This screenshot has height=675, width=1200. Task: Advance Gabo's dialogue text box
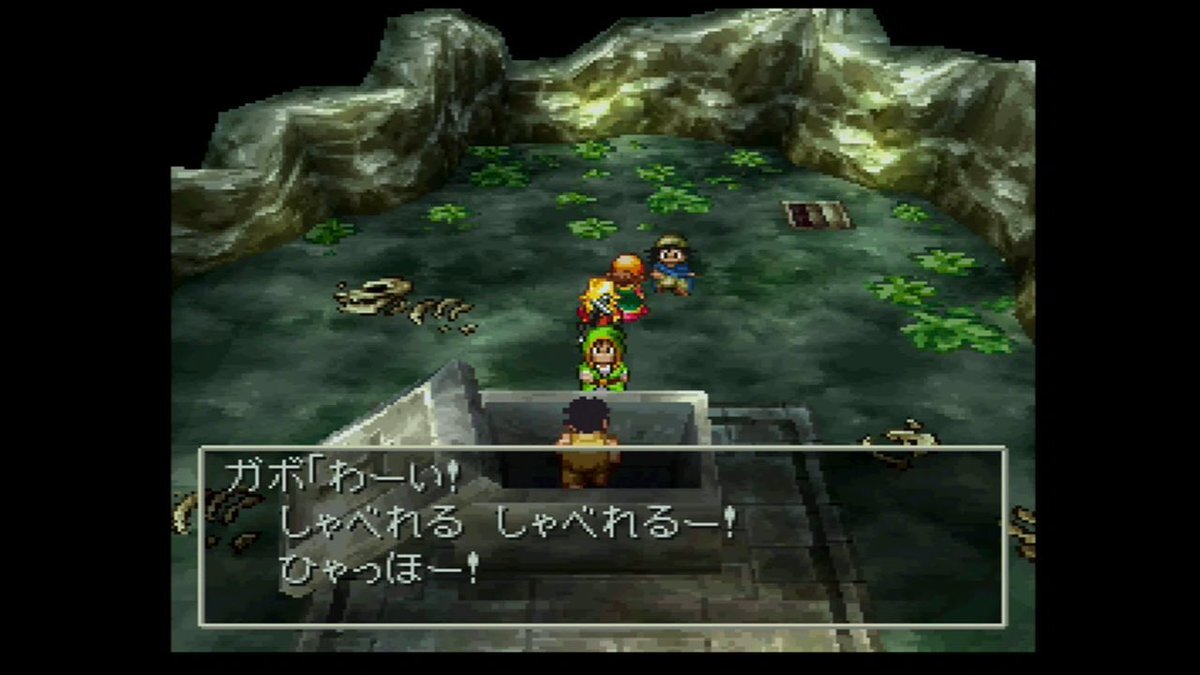click(601, 537)
